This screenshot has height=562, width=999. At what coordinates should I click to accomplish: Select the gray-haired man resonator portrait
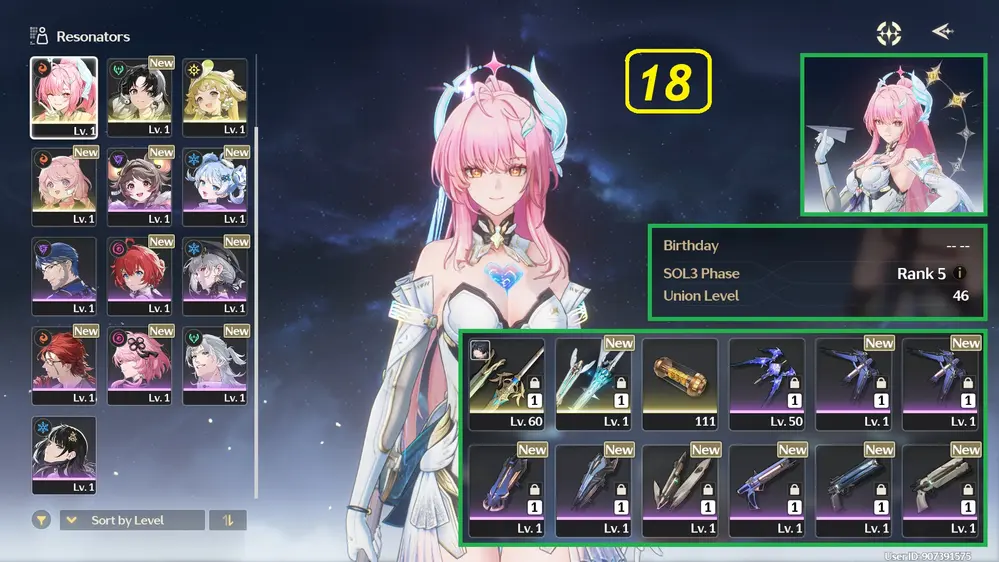pos(215,365)
